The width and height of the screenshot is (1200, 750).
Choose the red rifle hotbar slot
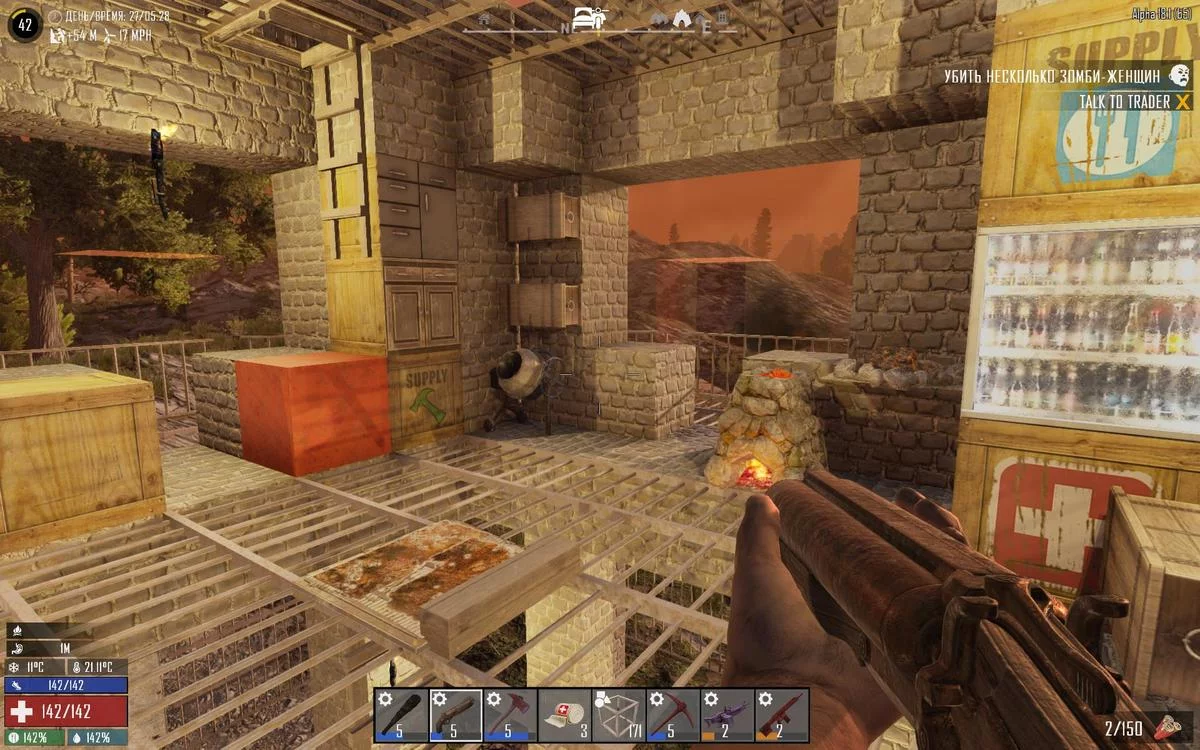click(782, 715)
